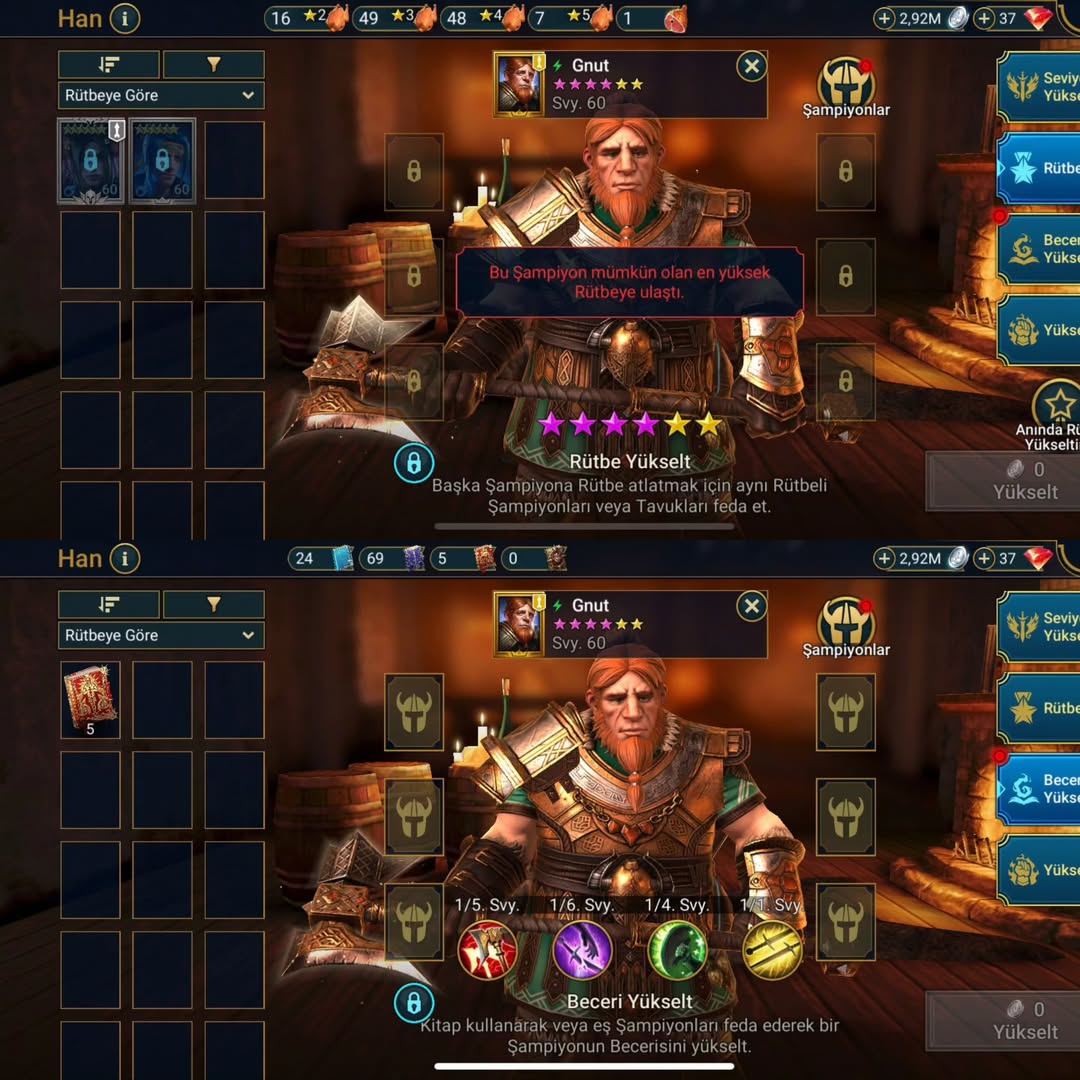The image size is (1080, 1080).
Task: Close Gnut's panel on the Beceri Yükselt screen
Action: [x=751, y=607]
